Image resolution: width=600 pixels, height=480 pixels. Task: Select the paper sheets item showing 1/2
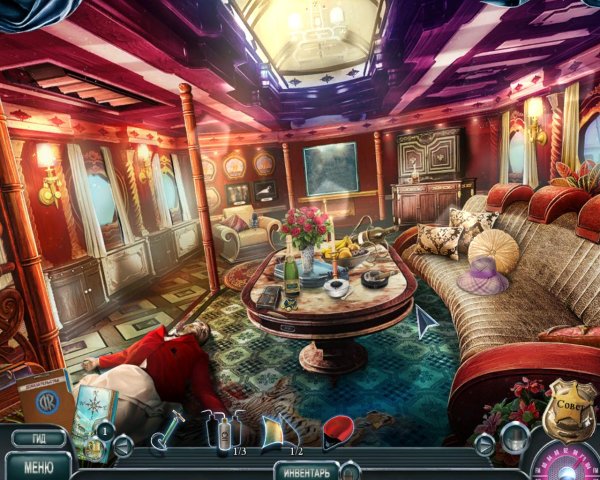[x=279, y=429]
